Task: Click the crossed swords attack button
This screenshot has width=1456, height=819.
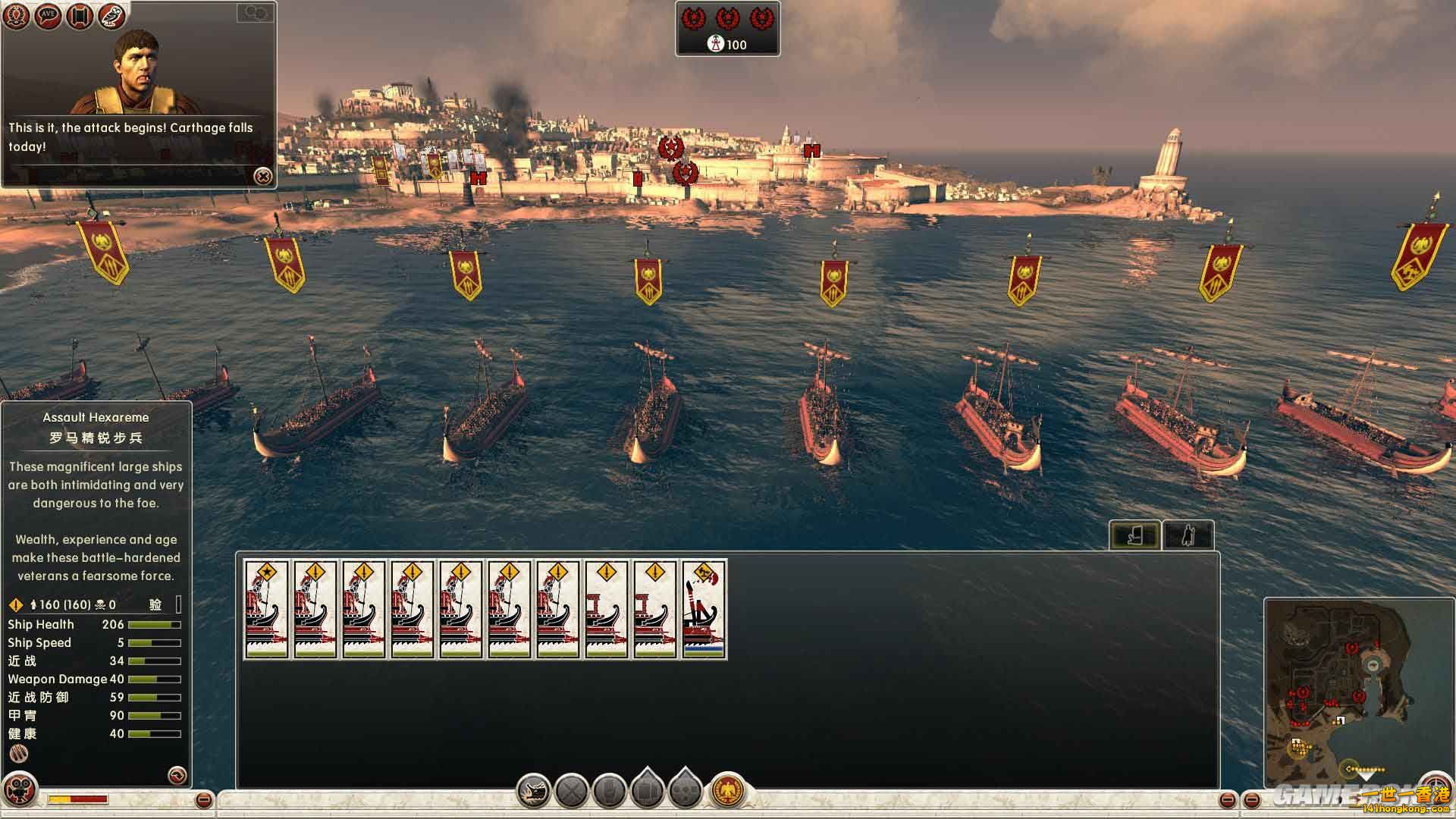Action: [x=572, y=792]
